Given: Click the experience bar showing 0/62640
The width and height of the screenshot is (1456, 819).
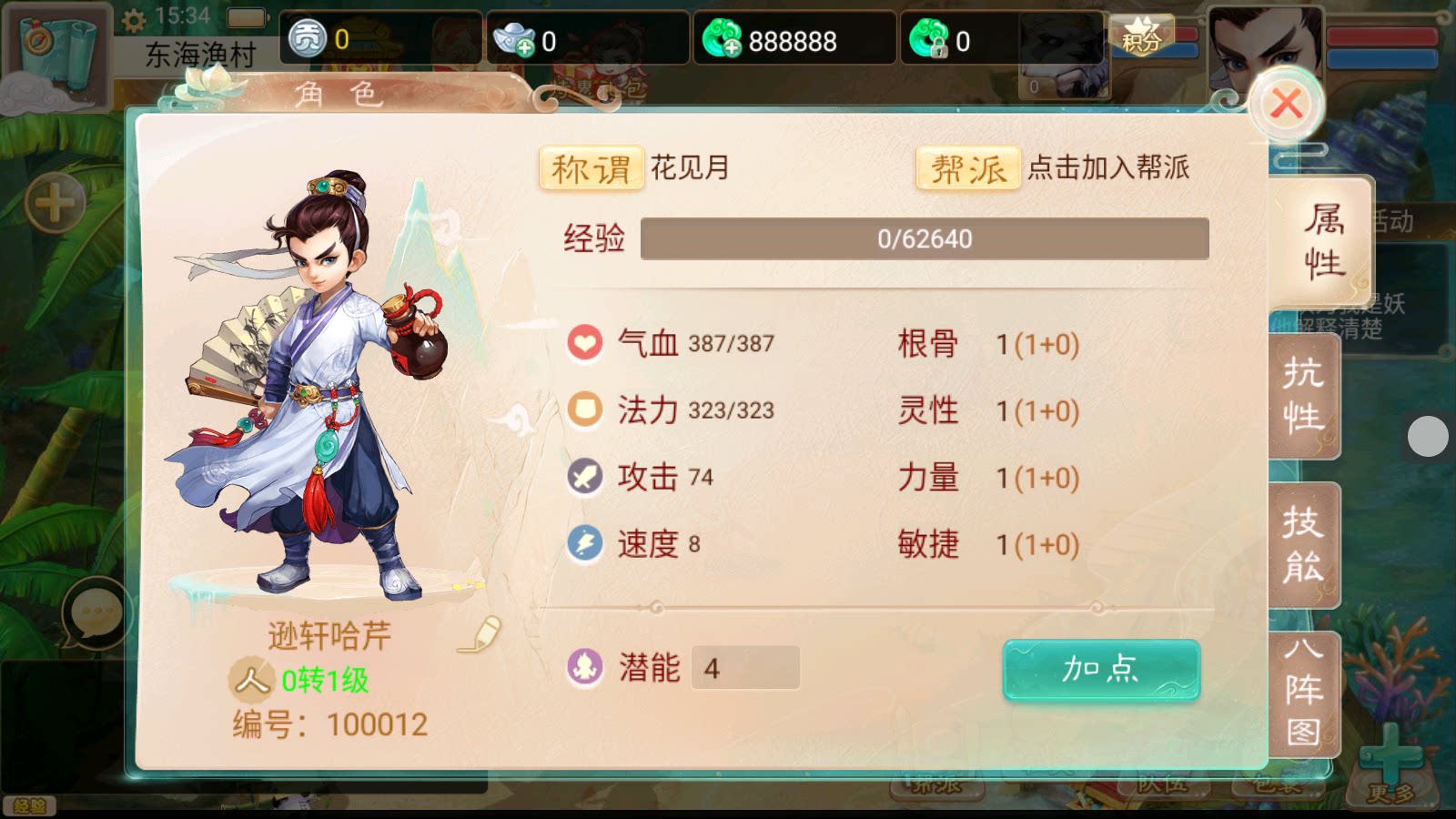Looking at the screenshot, I should 924,239.
